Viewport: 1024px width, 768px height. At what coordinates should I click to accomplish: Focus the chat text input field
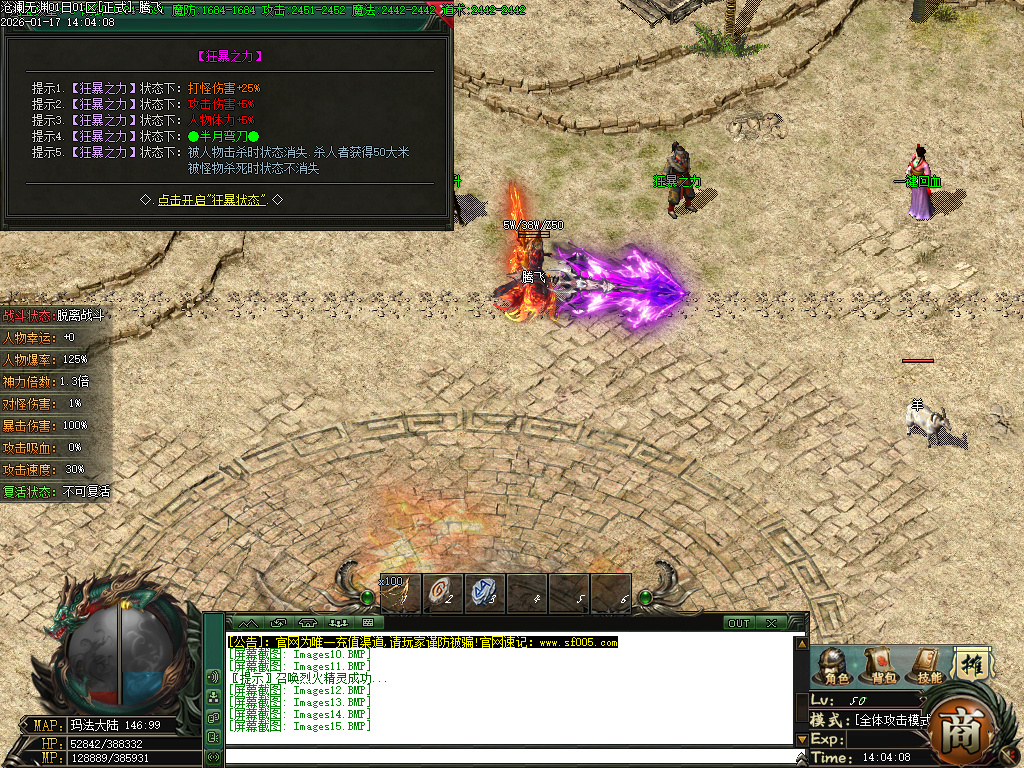(x=510, y=756)
